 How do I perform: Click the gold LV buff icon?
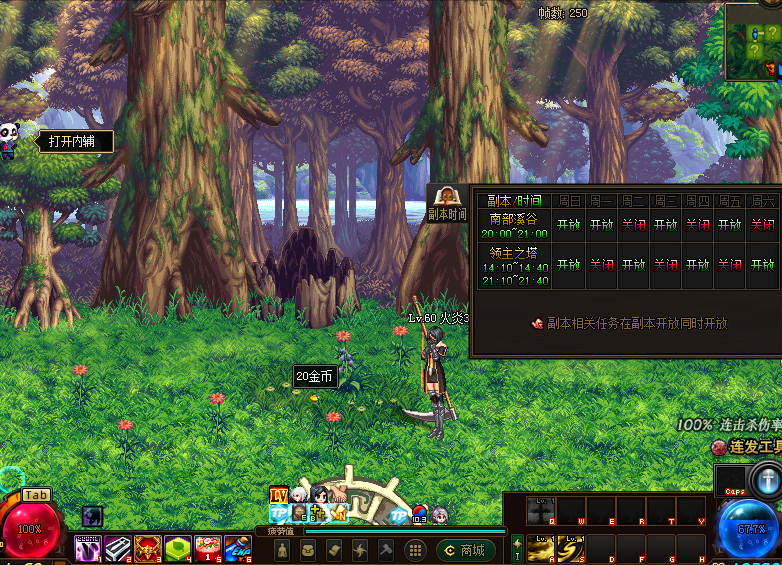[x=279, y=494]
